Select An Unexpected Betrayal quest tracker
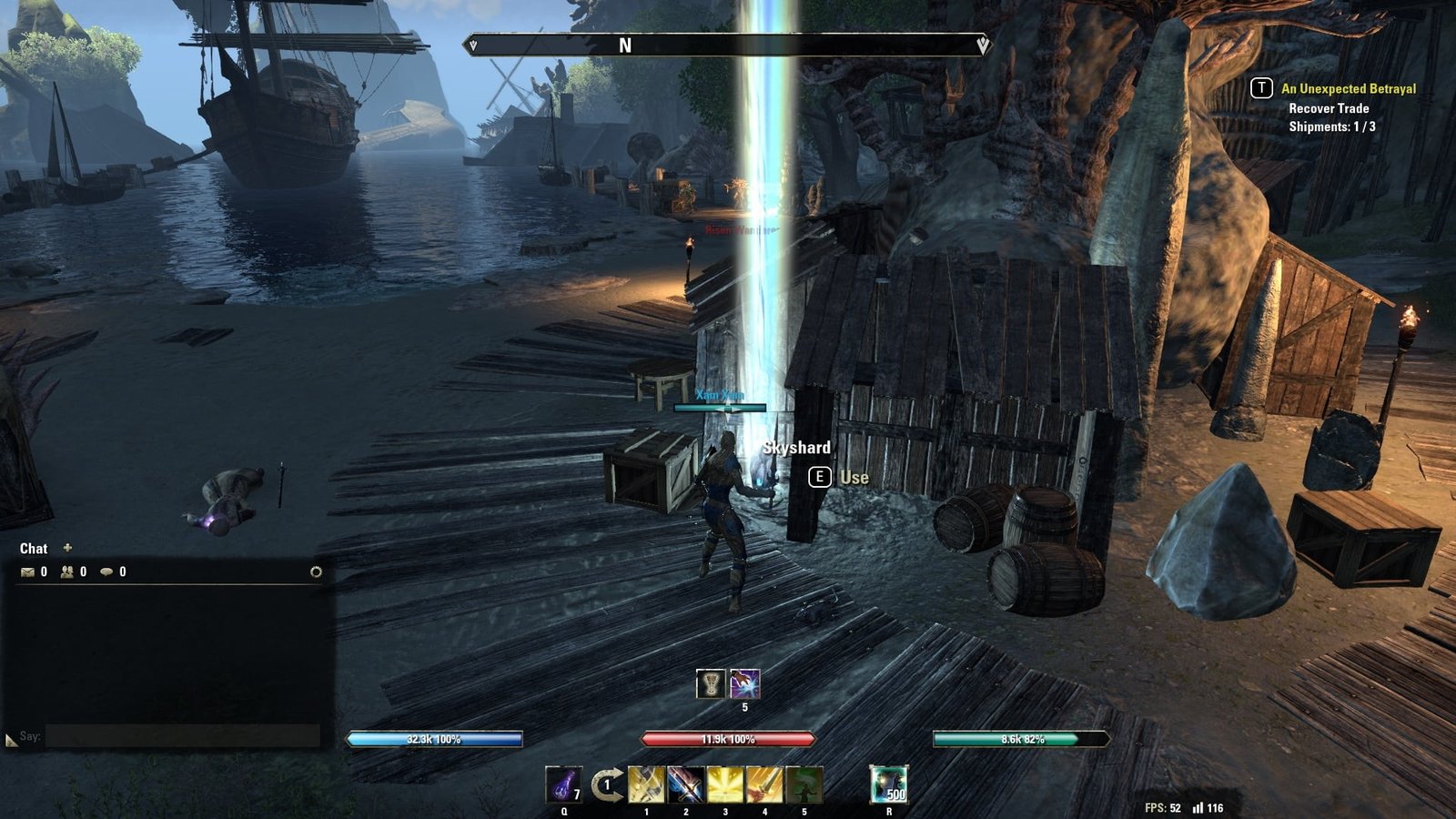 (x=1348, y=89)
